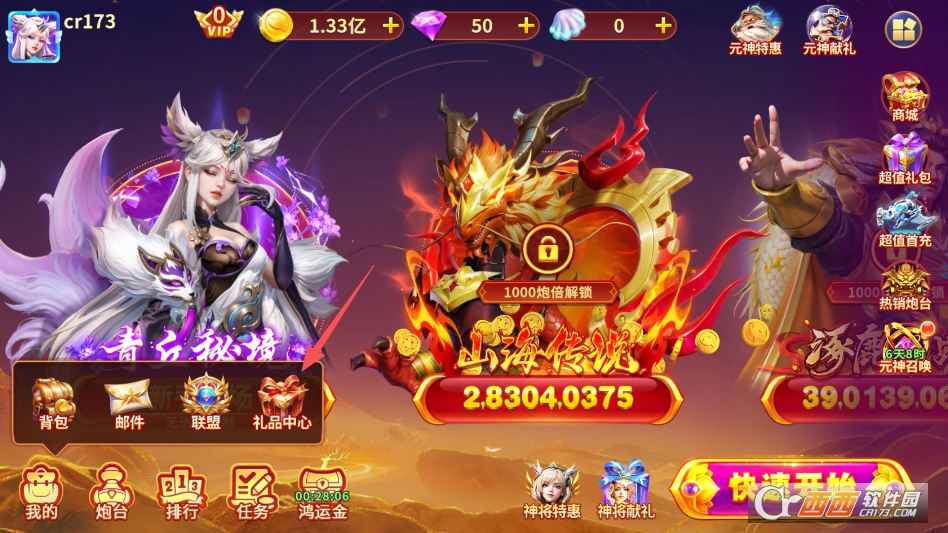
Task: Click the cr173 player avatar
Action: click(34, 37)
